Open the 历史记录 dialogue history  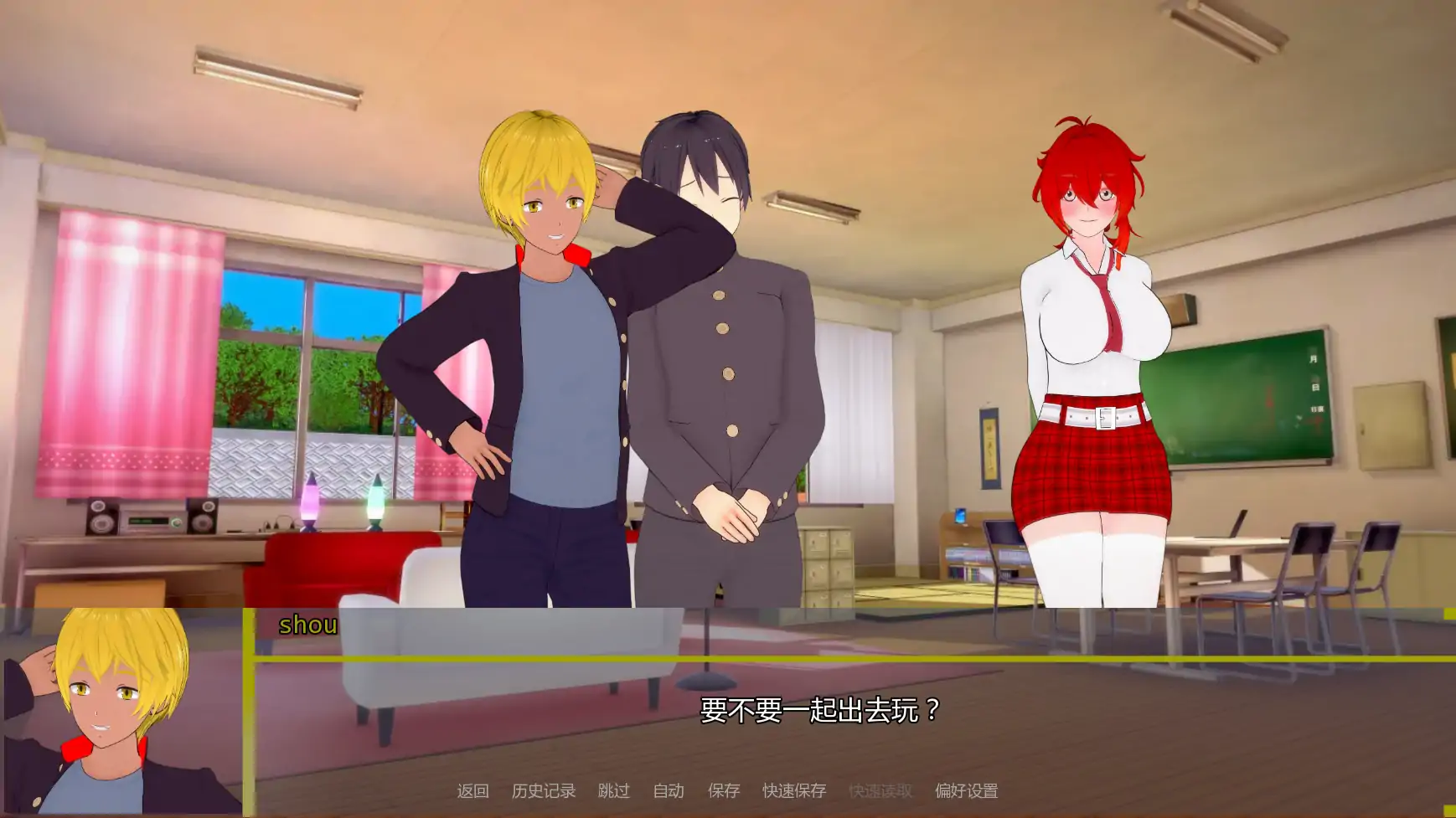pos(544,790)
